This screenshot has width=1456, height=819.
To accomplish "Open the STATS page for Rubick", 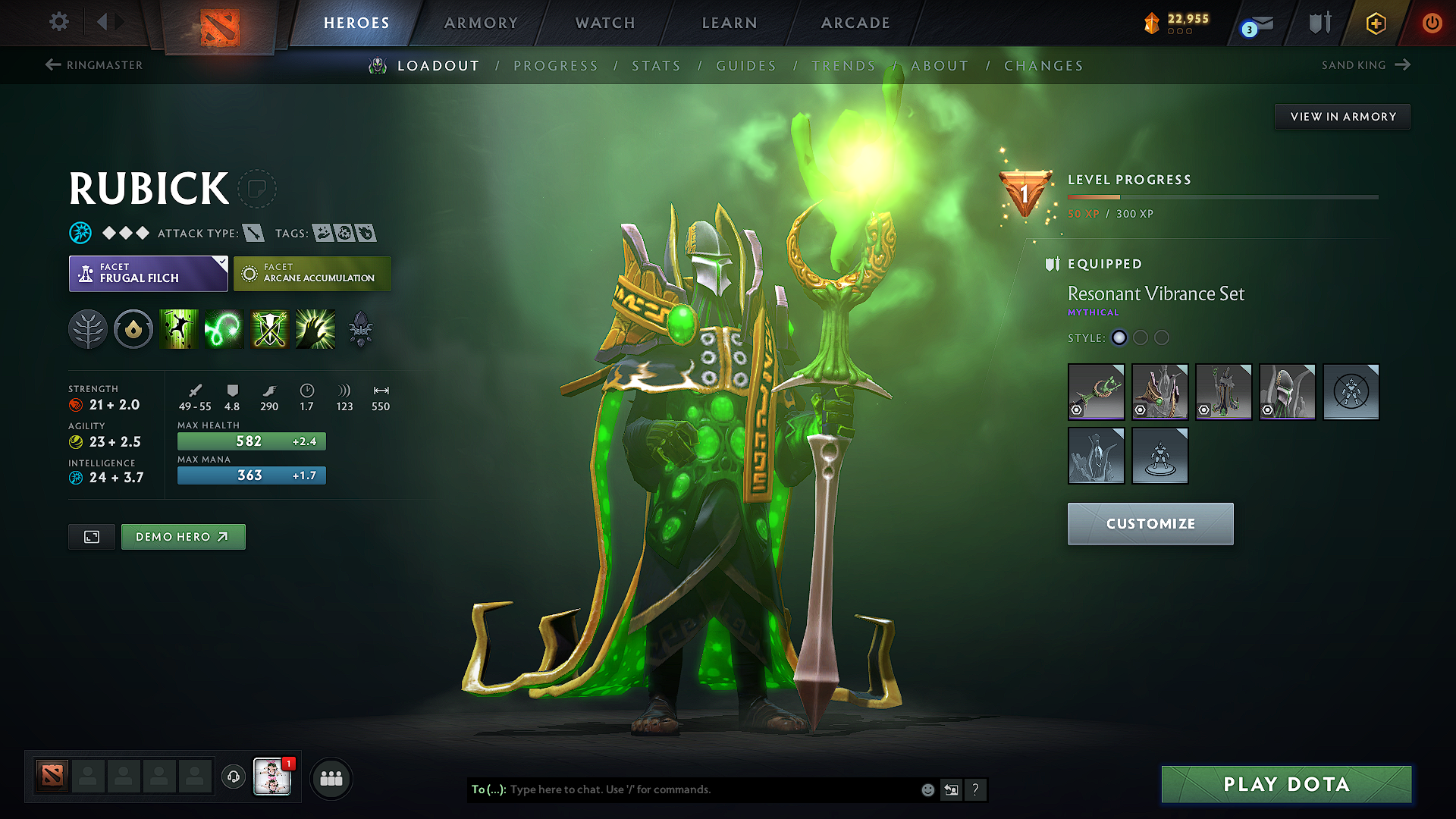I will coord(657,65).
